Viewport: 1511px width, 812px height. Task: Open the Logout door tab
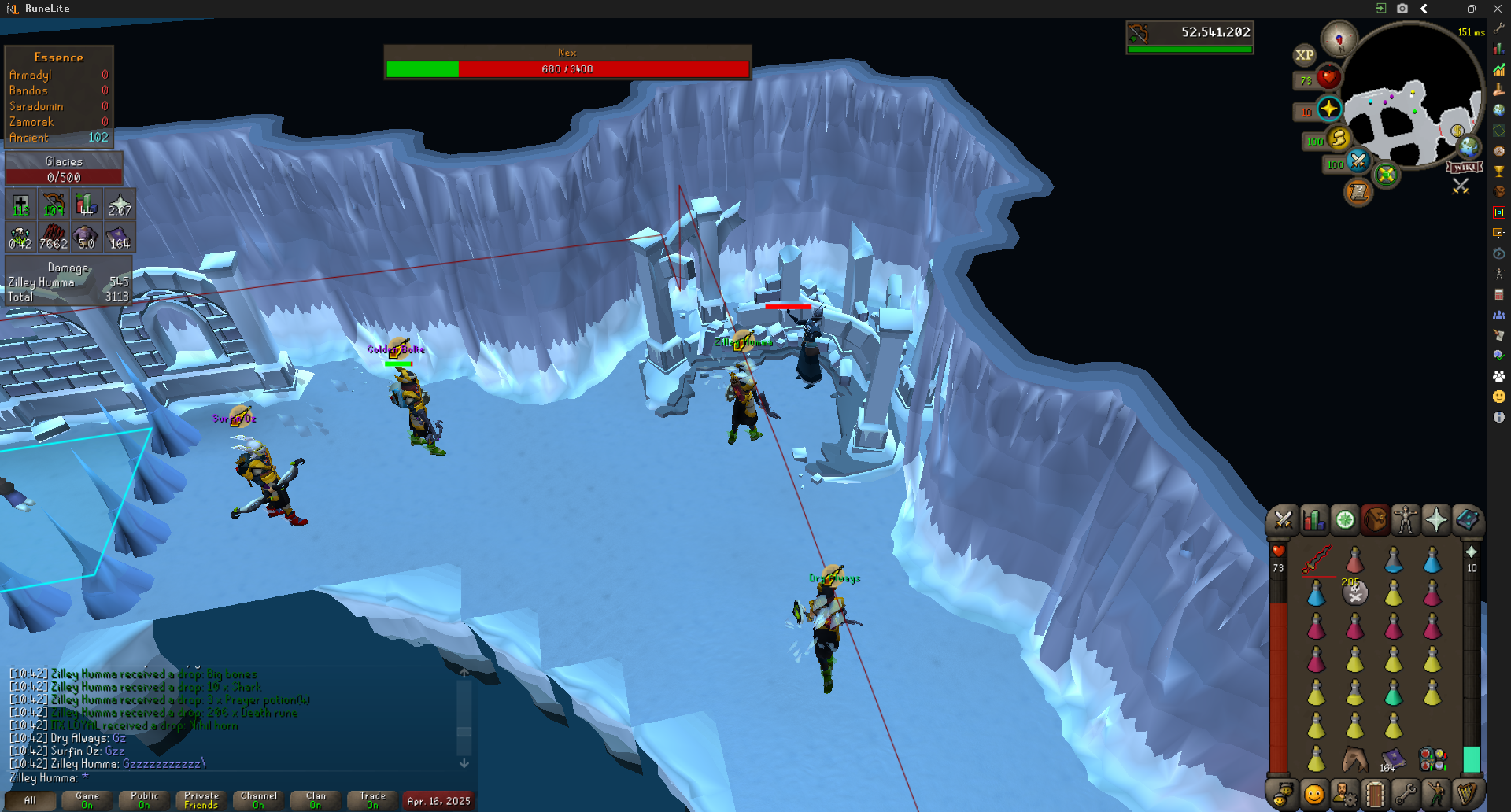pos(1375,794)
